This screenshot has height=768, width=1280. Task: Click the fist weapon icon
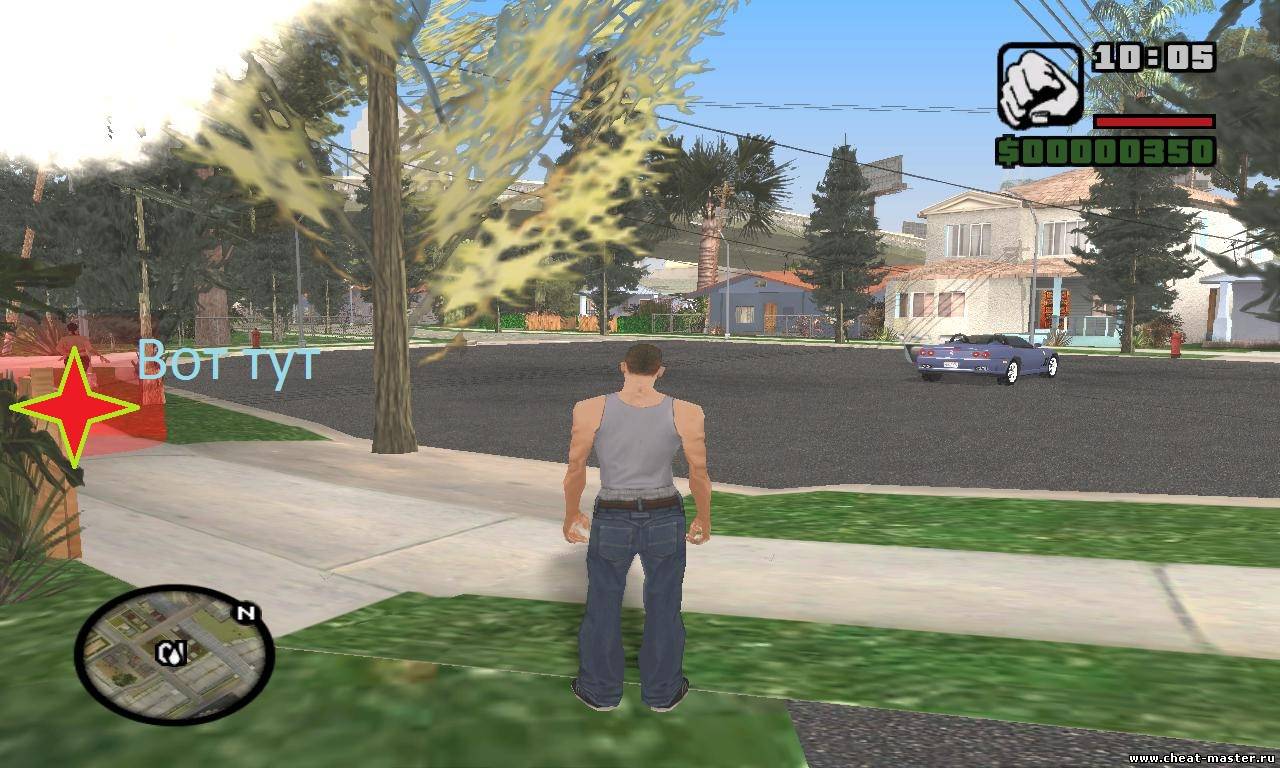pyautogui.click(x=1040, y=85)
